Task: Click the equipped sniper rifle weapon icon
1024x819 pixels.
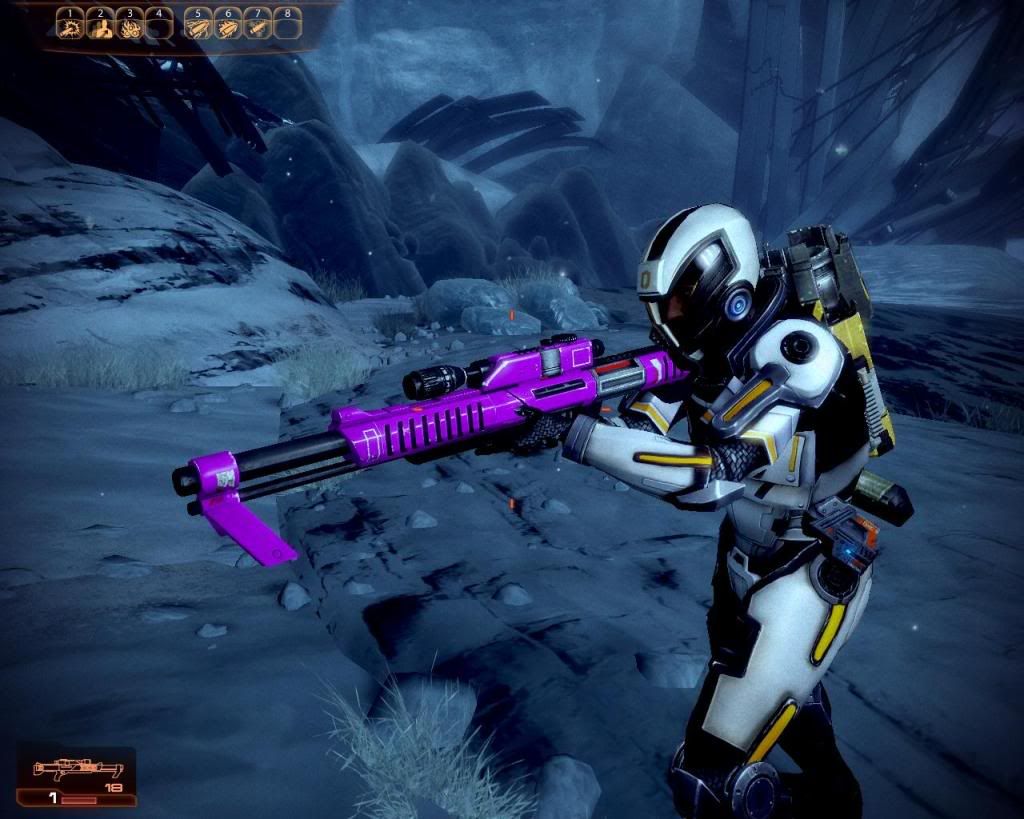Action: [76, 770]
